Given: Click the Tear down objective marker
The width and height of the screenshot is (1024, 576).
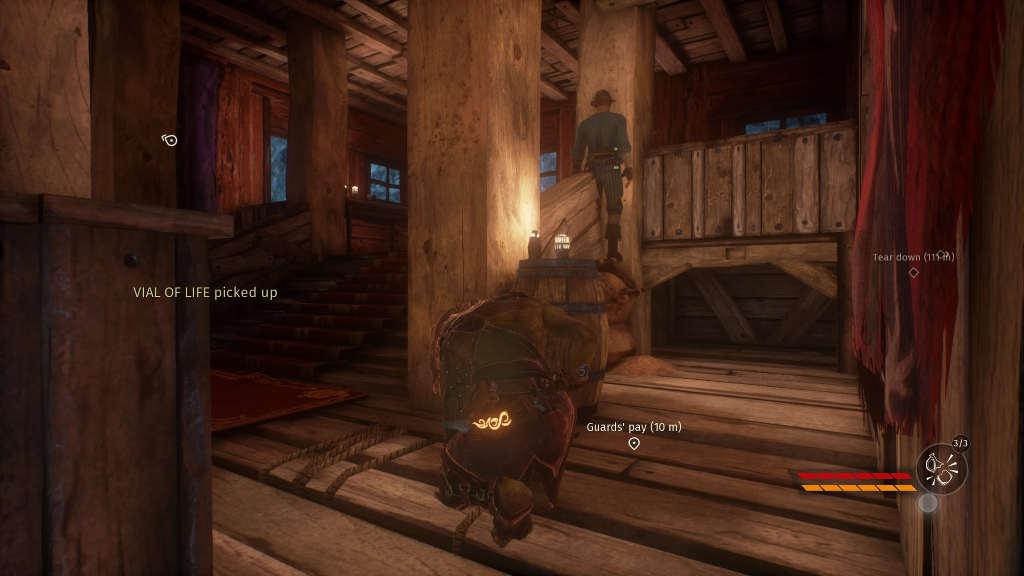Looking at the screenshot, I should [913, 272].
